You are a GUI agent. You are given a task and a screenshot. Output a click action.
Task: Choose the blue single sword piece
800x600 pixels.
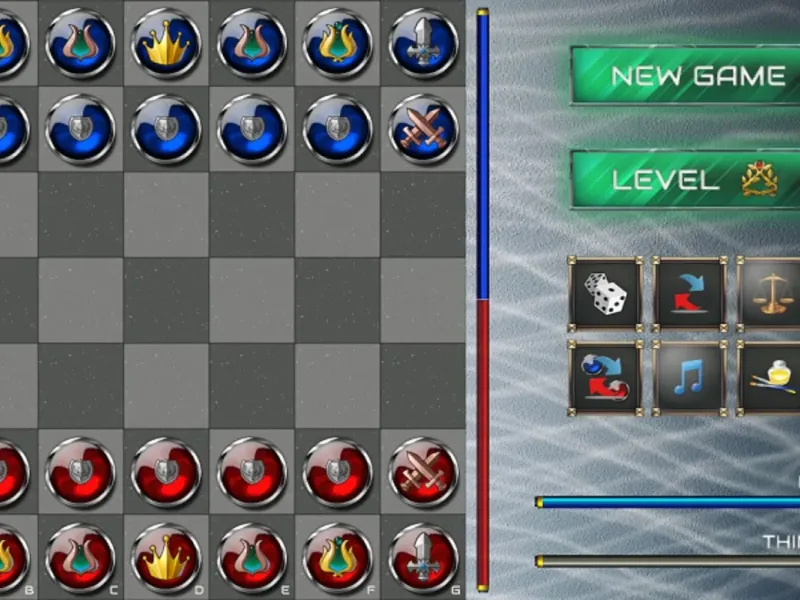(x=423, y=43)
